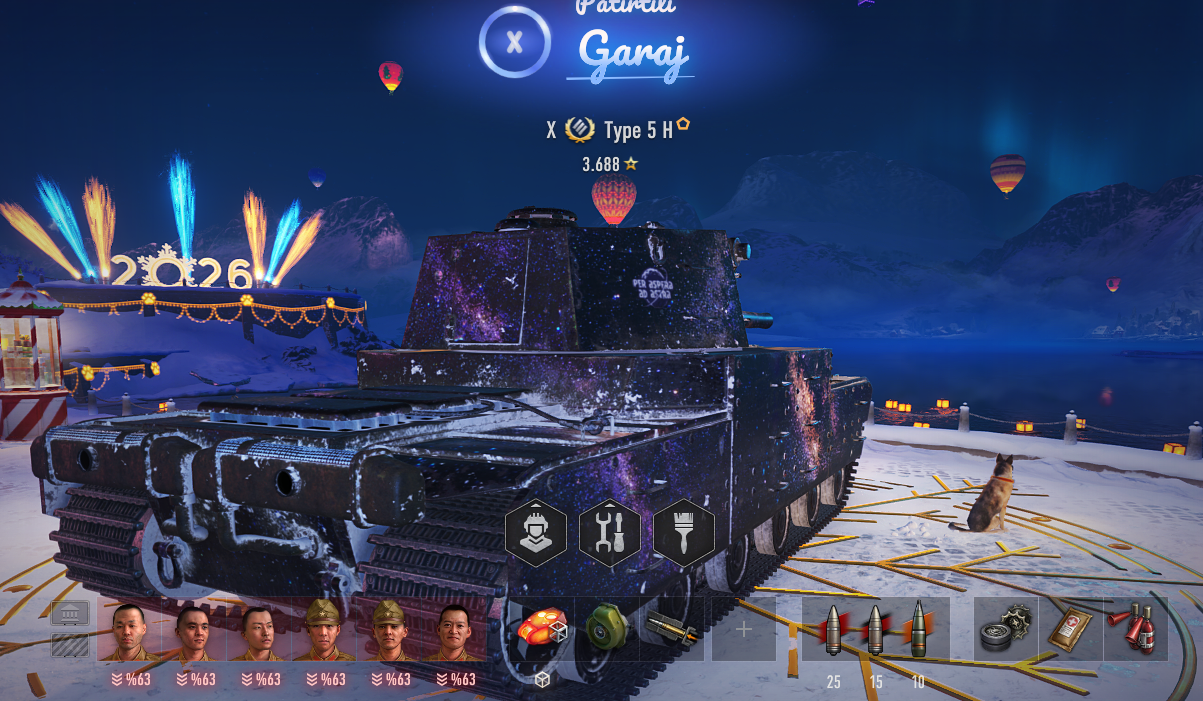The height and width of the screenshot is (701, 1203).
Task: Open the repair kit consumable slot
Action: coord(1005,630)
